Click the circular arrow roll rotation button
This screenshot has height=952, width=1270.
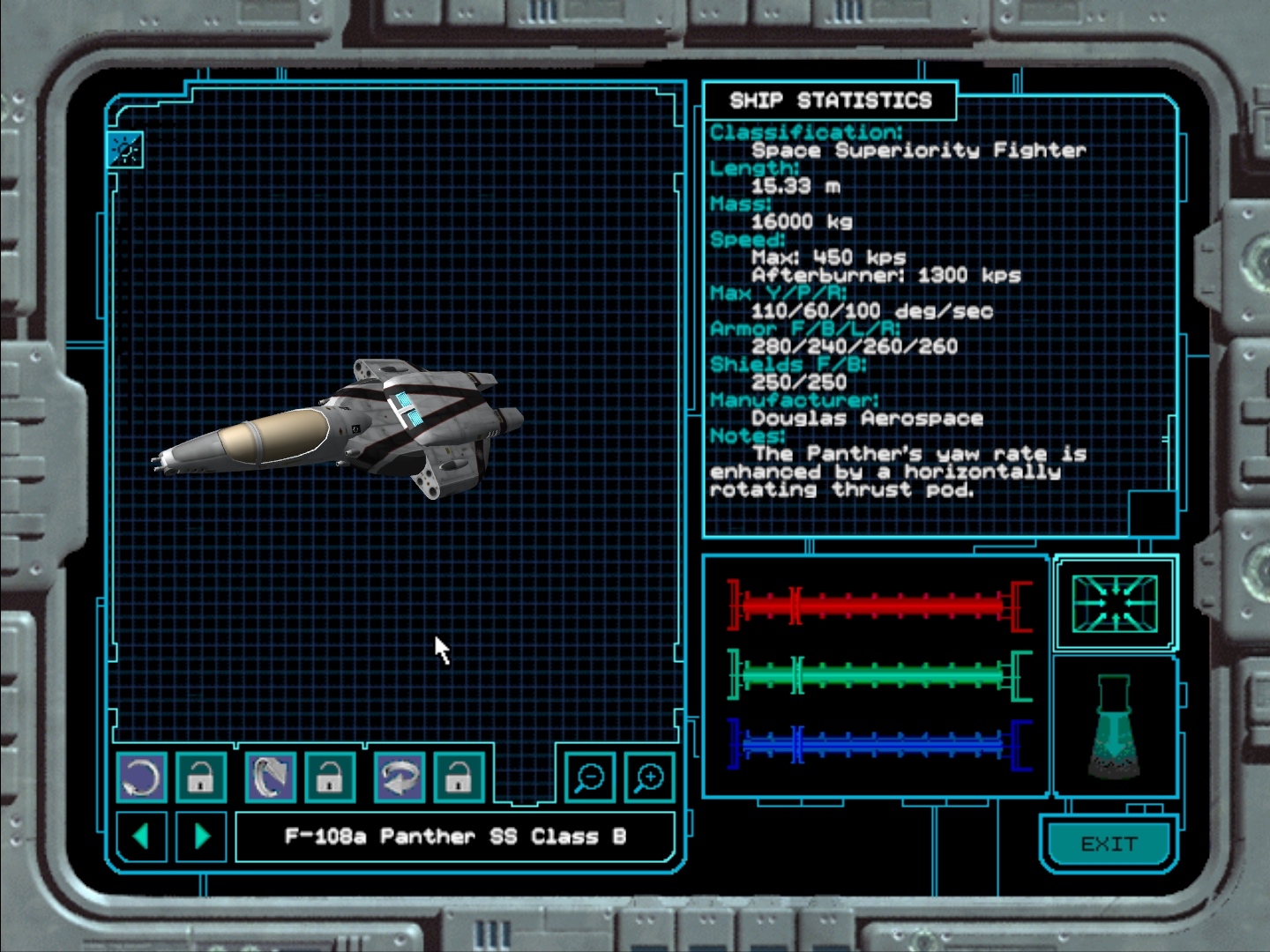pyautogui.click(x=141, y=777)
